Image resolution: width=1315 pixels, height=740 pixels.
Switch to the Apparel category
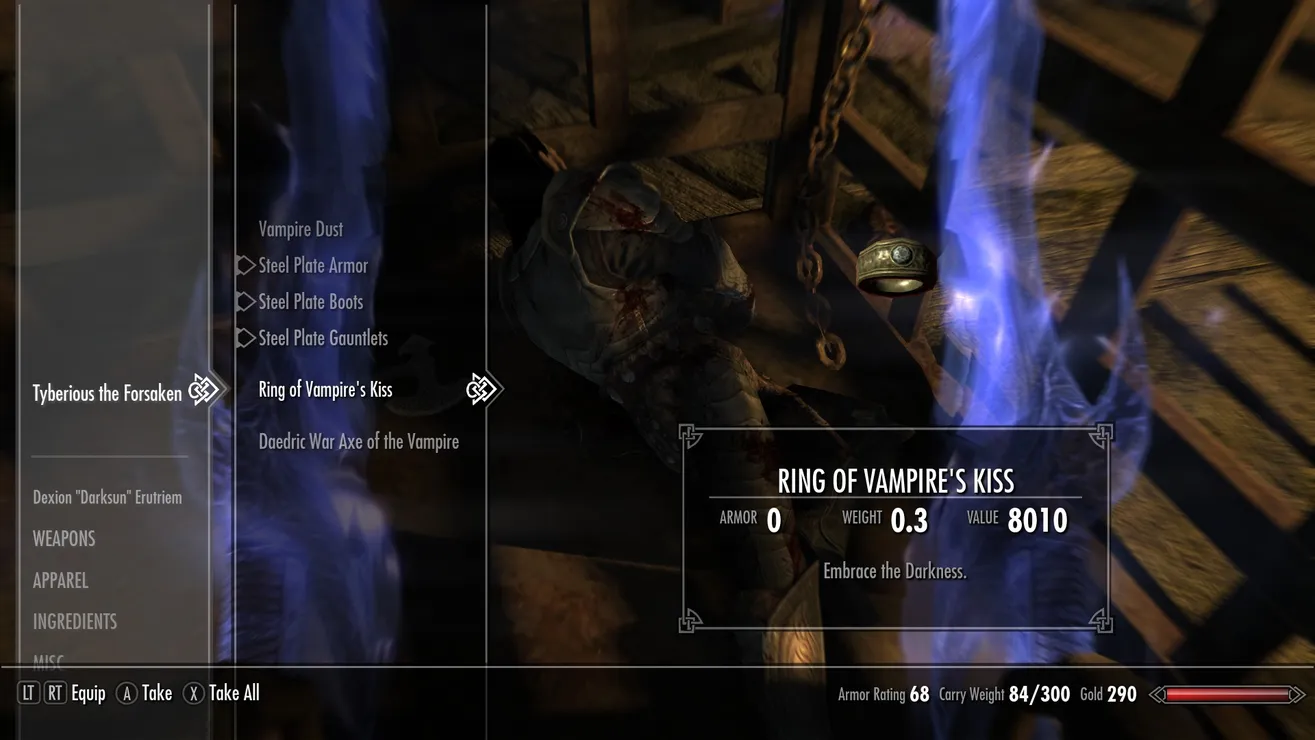(x=60, y=580)
